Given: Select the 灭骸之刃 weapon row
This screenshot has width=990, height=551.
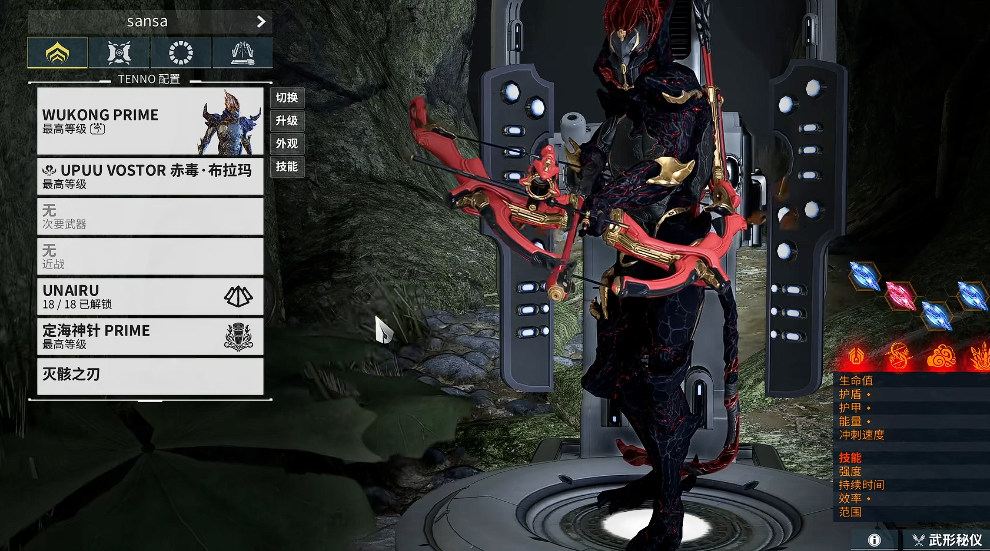Looking at the screenshot, I should point(150,376).
